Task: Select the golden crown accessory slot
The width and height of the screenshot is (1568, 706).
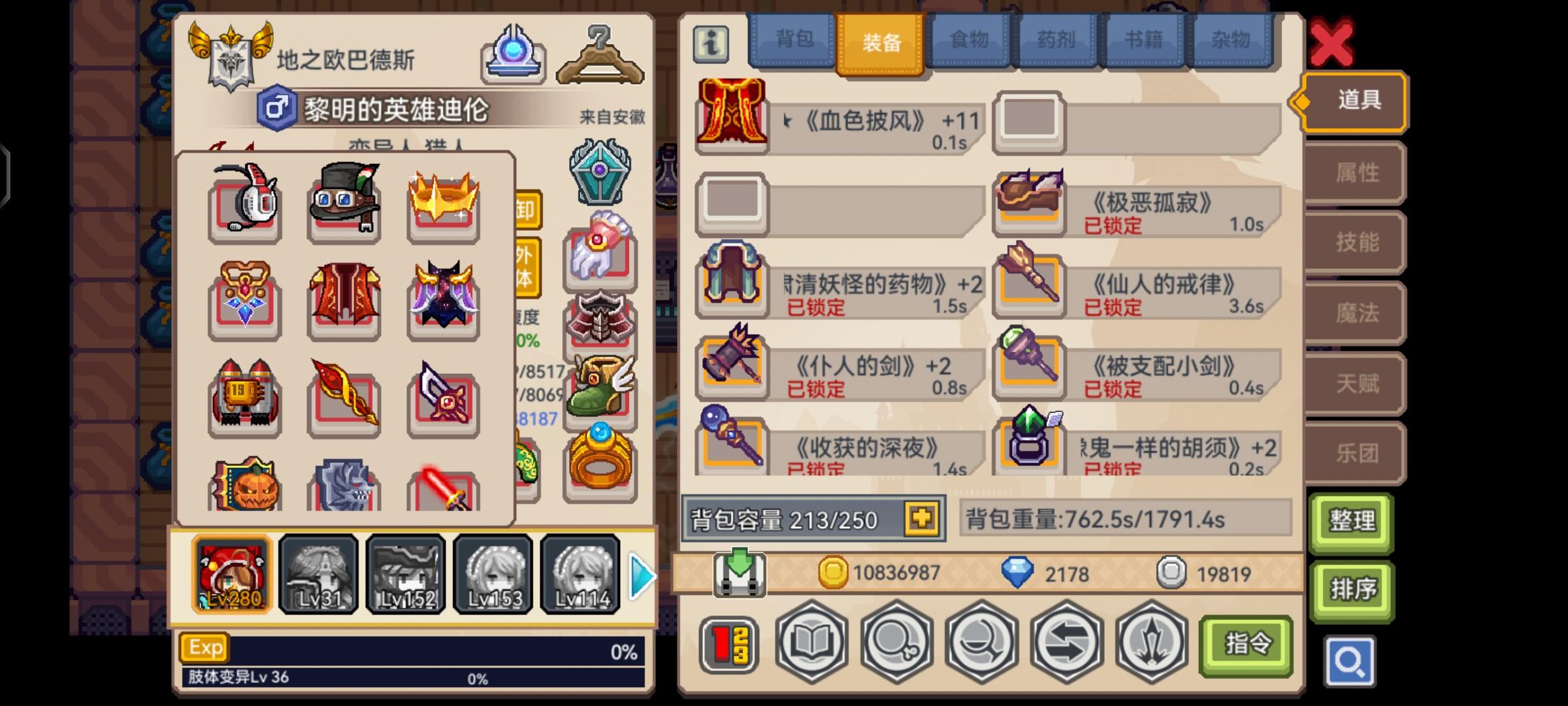Action: click(443, 204)
